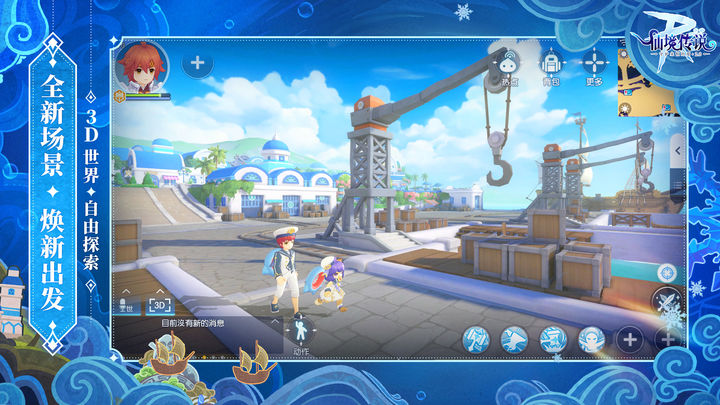Viewport: 720px width, 405px height.
Task: Activate the hooded face skill
Action: [591, 339]
